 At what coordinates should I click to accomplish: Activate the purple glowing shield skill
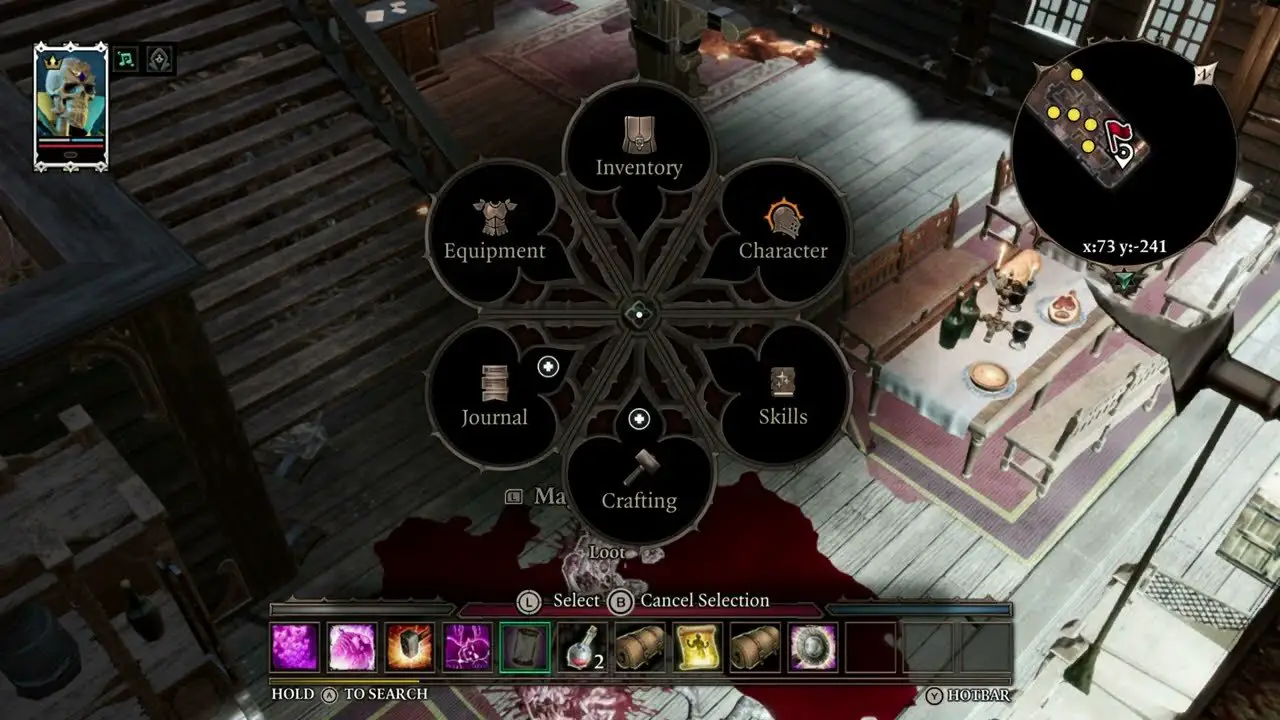coord(813,647)
